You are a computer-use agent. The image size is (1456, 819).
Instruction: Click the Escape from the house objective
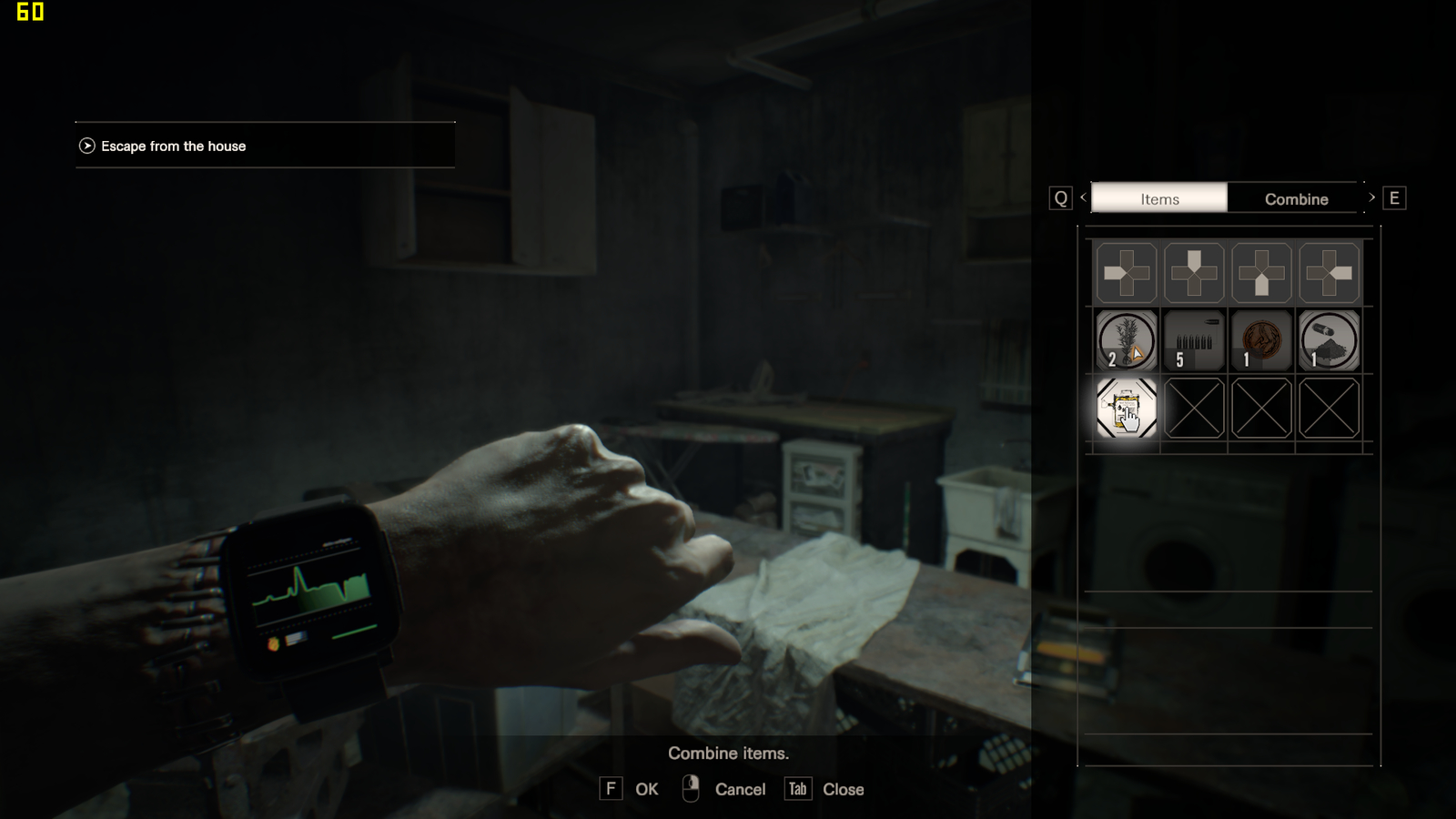[x=173, y=146]
